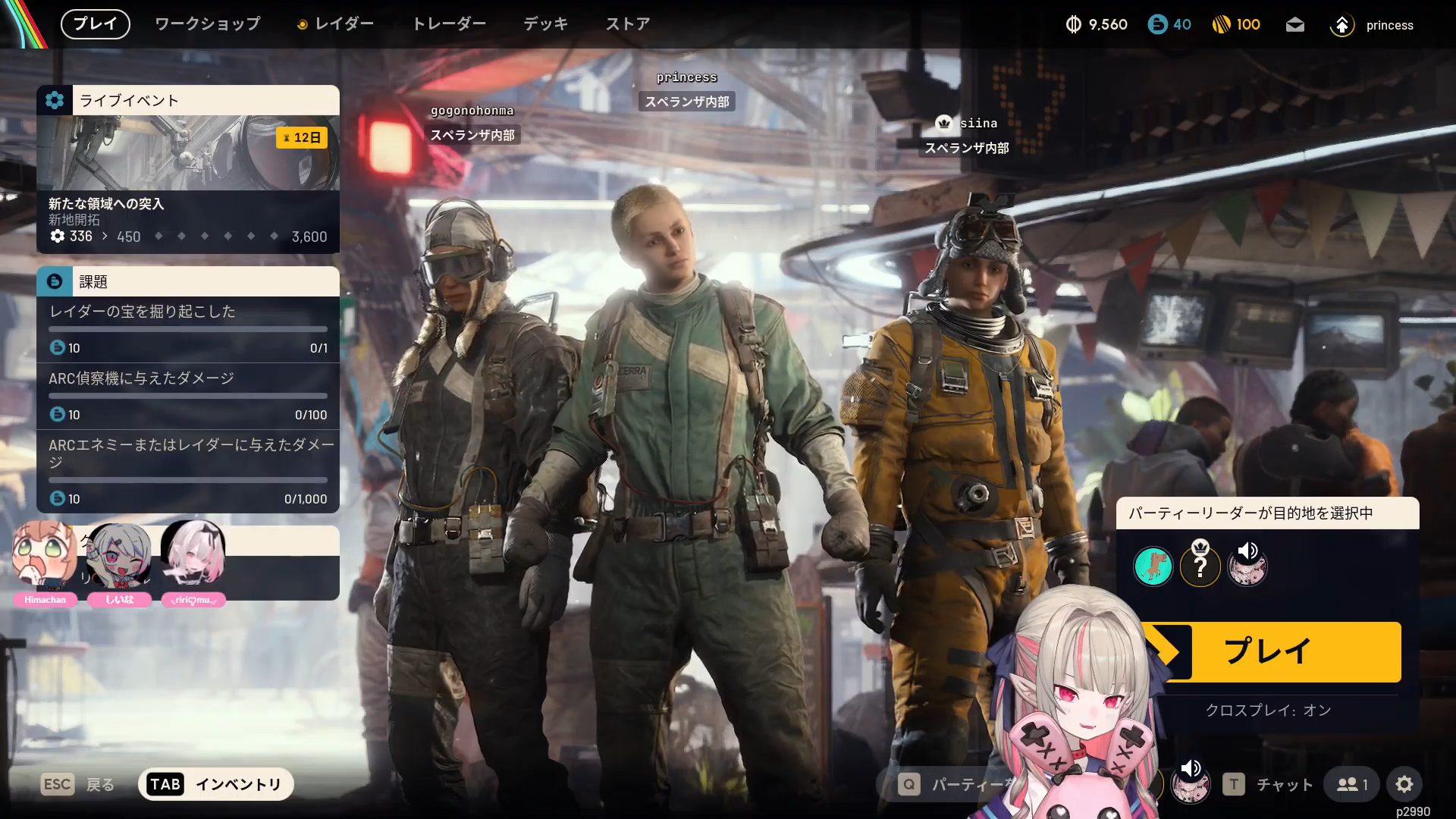Screen dimensions: 1456x819
Task: View the ARC偵察機に与えたダメージ challenge
Action: 188,396
